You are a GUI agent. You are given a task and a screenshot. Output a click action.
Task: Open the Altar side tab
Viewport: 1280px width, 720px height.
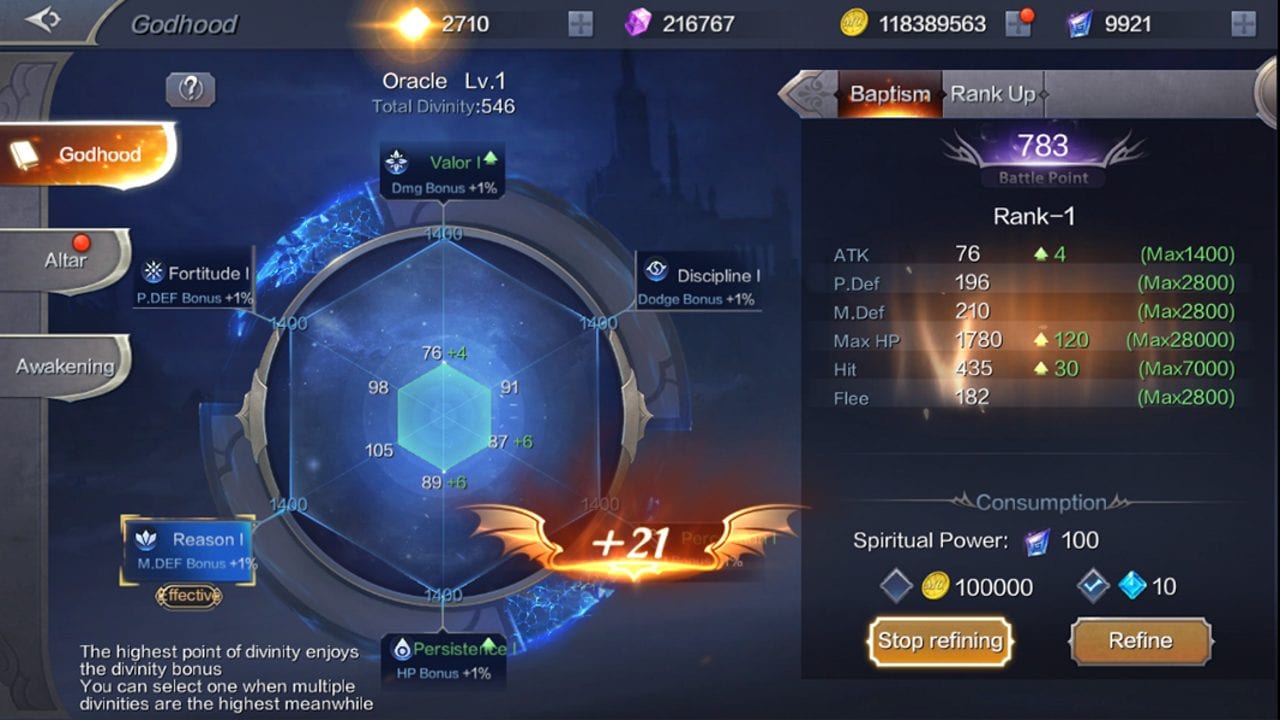(66, 261)
